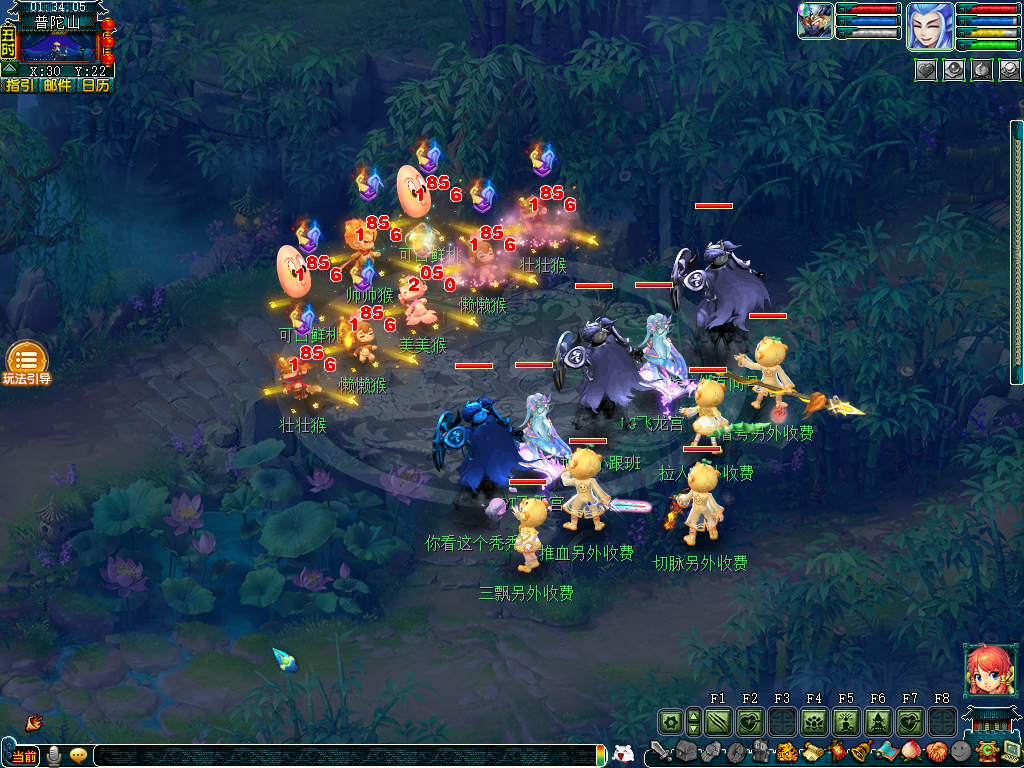Open the 指引 guide button
Screen dimensions: 1024x768
[19, 85]
